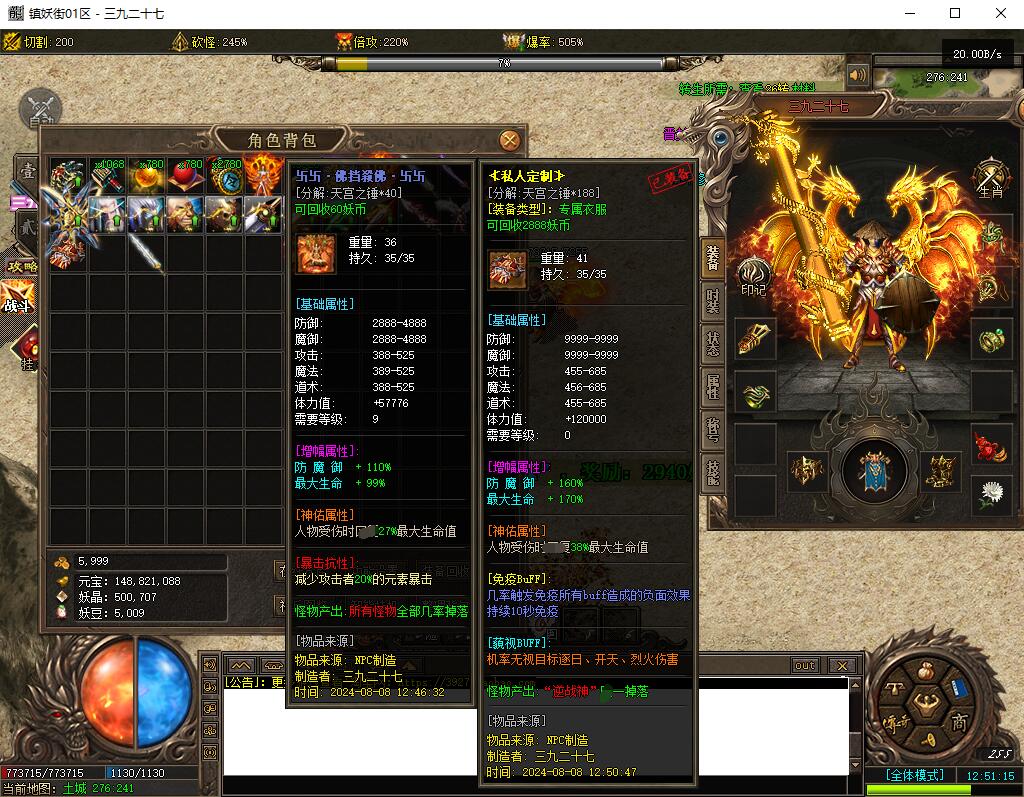This screenshot has height=797, width=1024.
Task: Open the 生肖 zodiac button
Action: [989, 179]
